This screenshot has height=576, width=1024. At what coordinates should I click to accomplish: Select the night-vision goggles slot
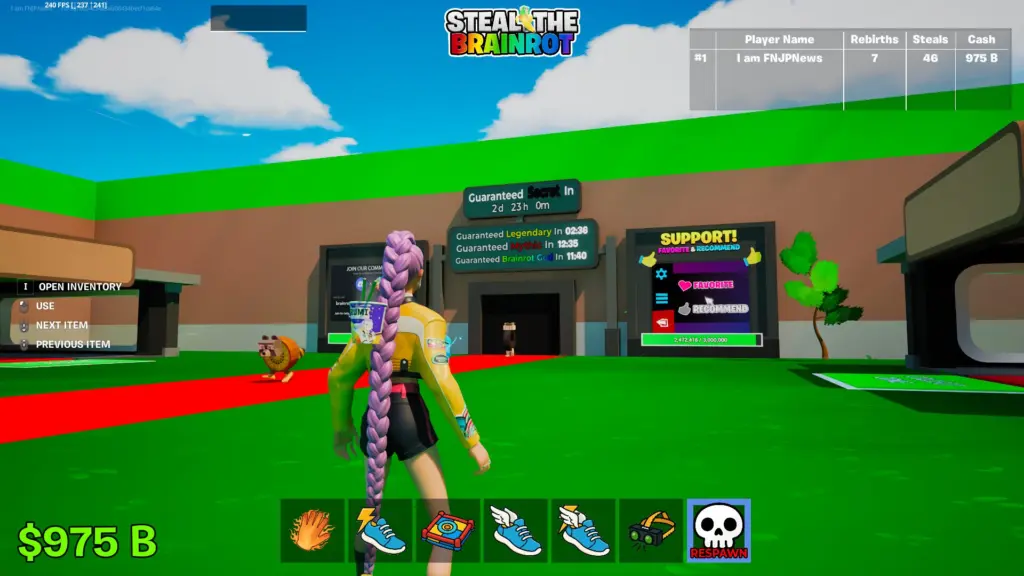click(651, 531)
